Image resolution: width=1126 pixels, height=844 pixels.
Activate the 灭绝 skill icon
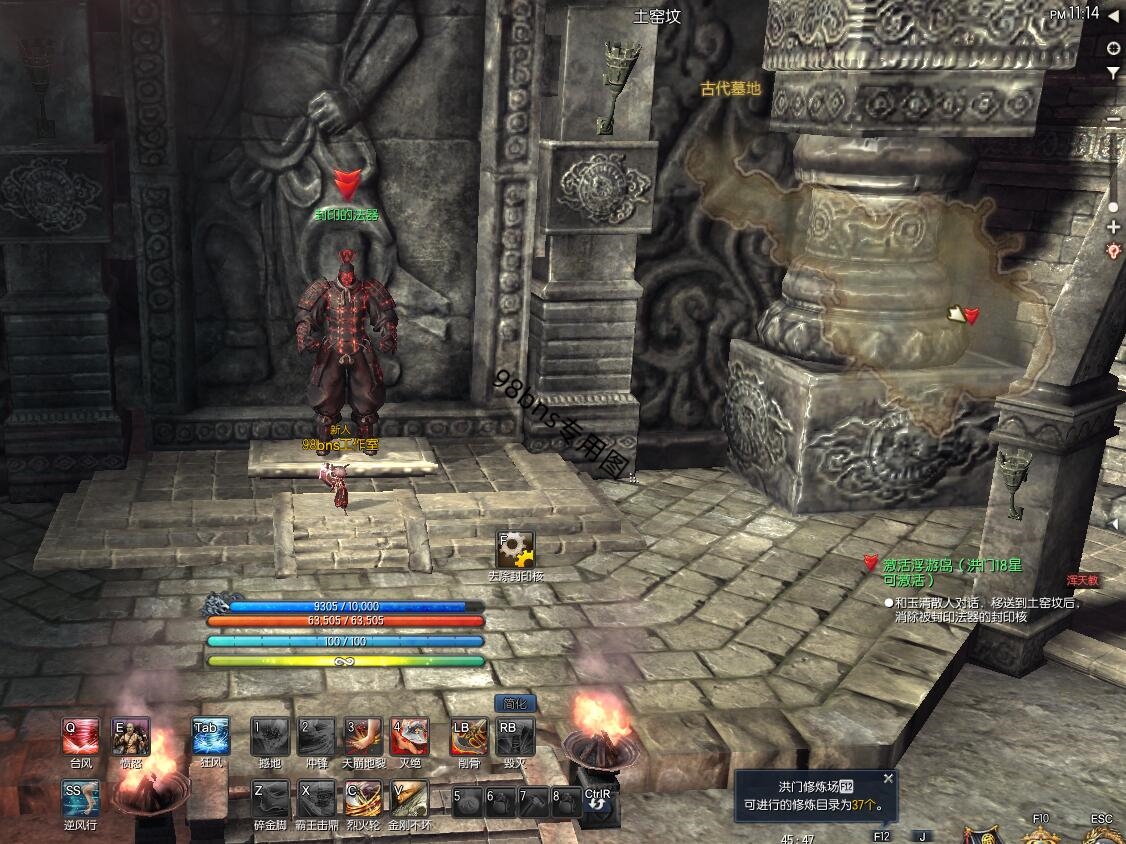(x=410, y=737)
